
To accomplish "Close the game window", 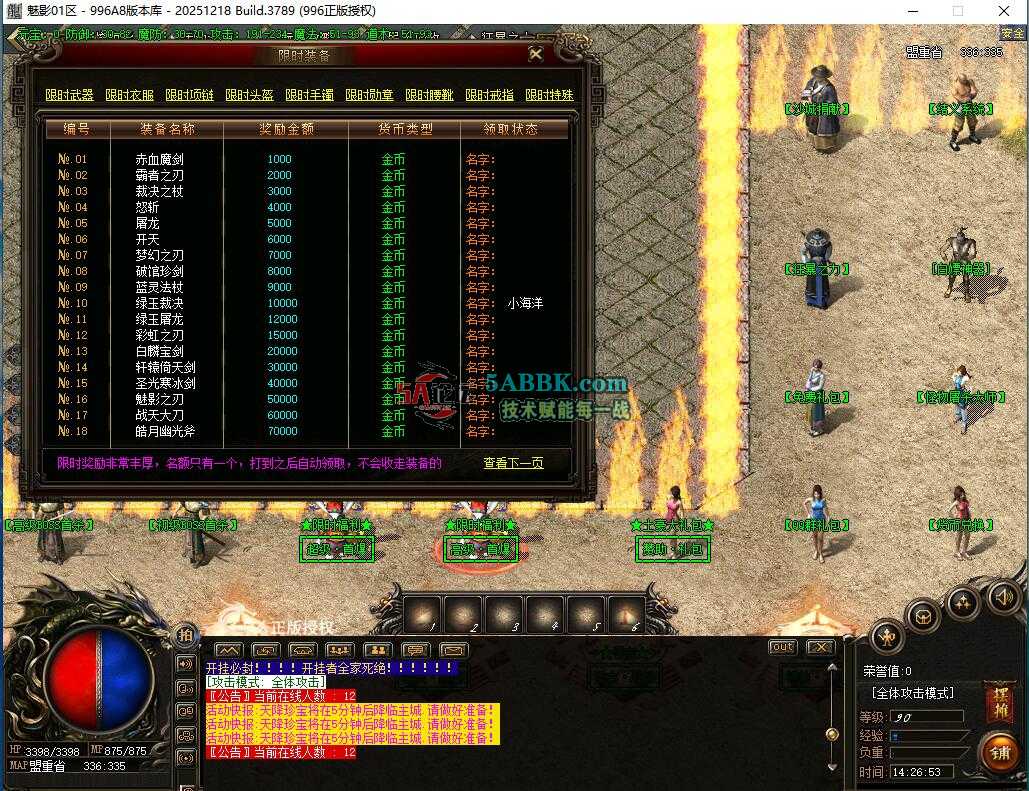I will click(x=1003, y=11).
